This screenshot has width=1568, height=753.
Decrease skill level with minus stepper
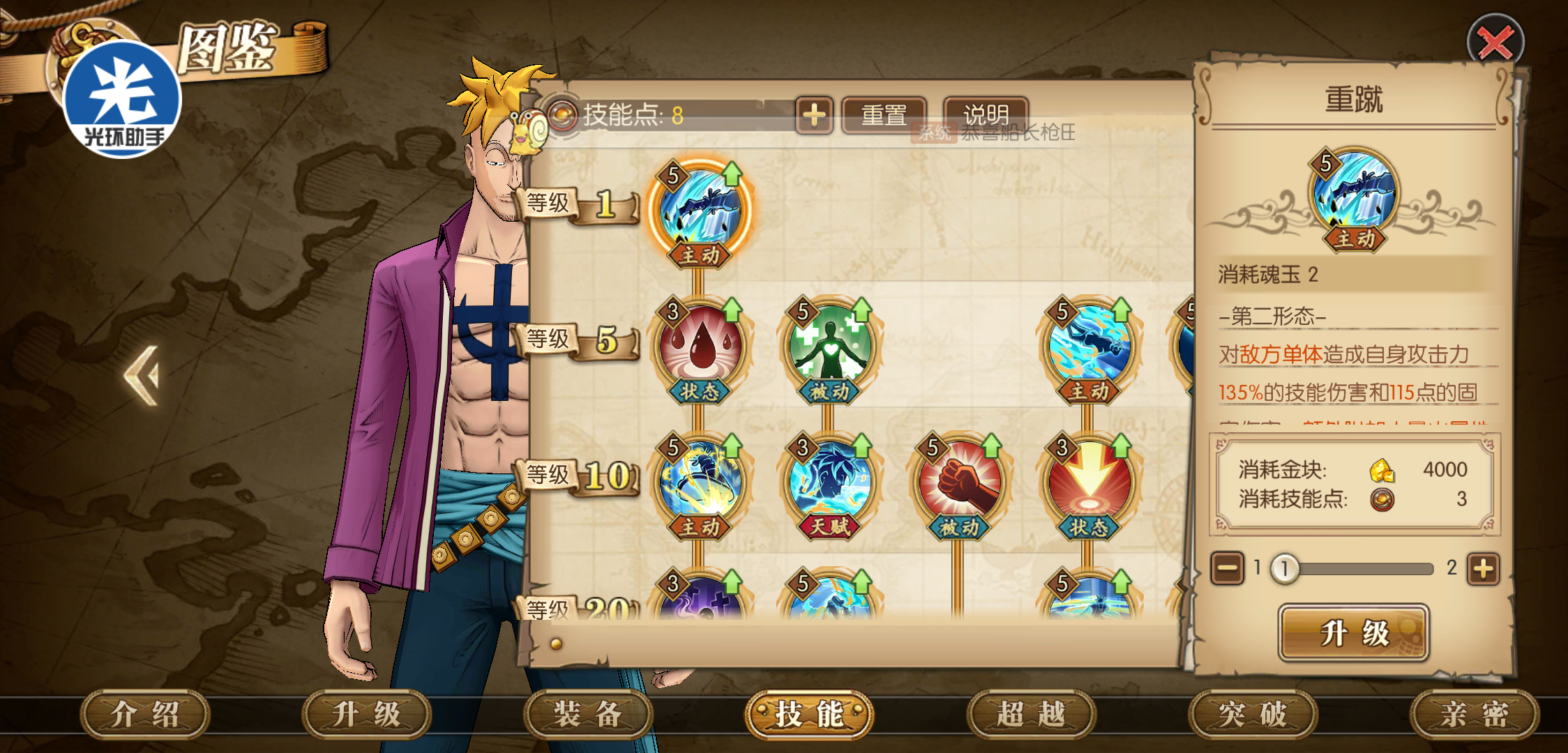tap(1228, 569)
